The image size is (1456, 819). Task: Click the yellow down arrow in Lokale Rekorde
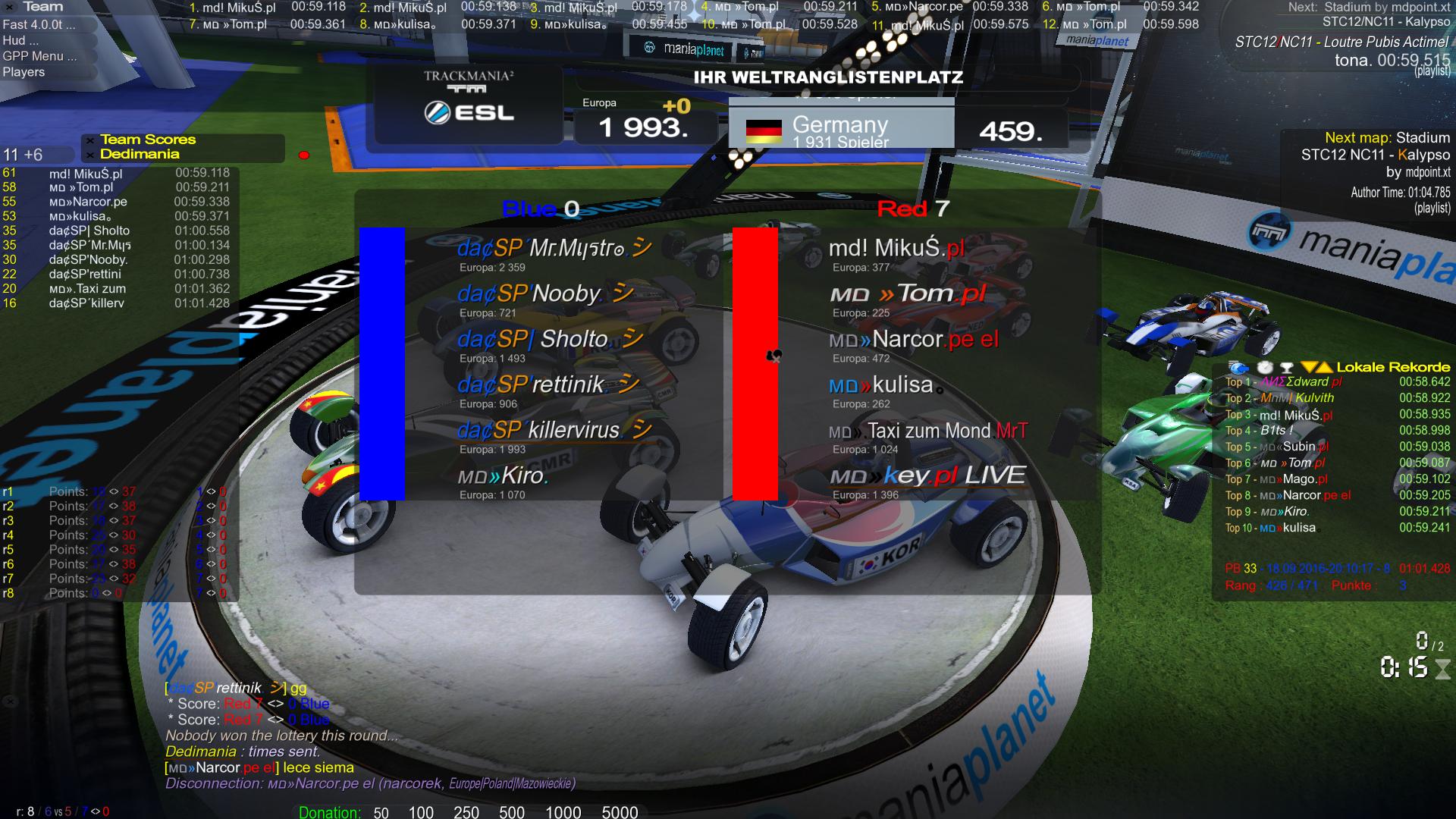(1309, 367)
